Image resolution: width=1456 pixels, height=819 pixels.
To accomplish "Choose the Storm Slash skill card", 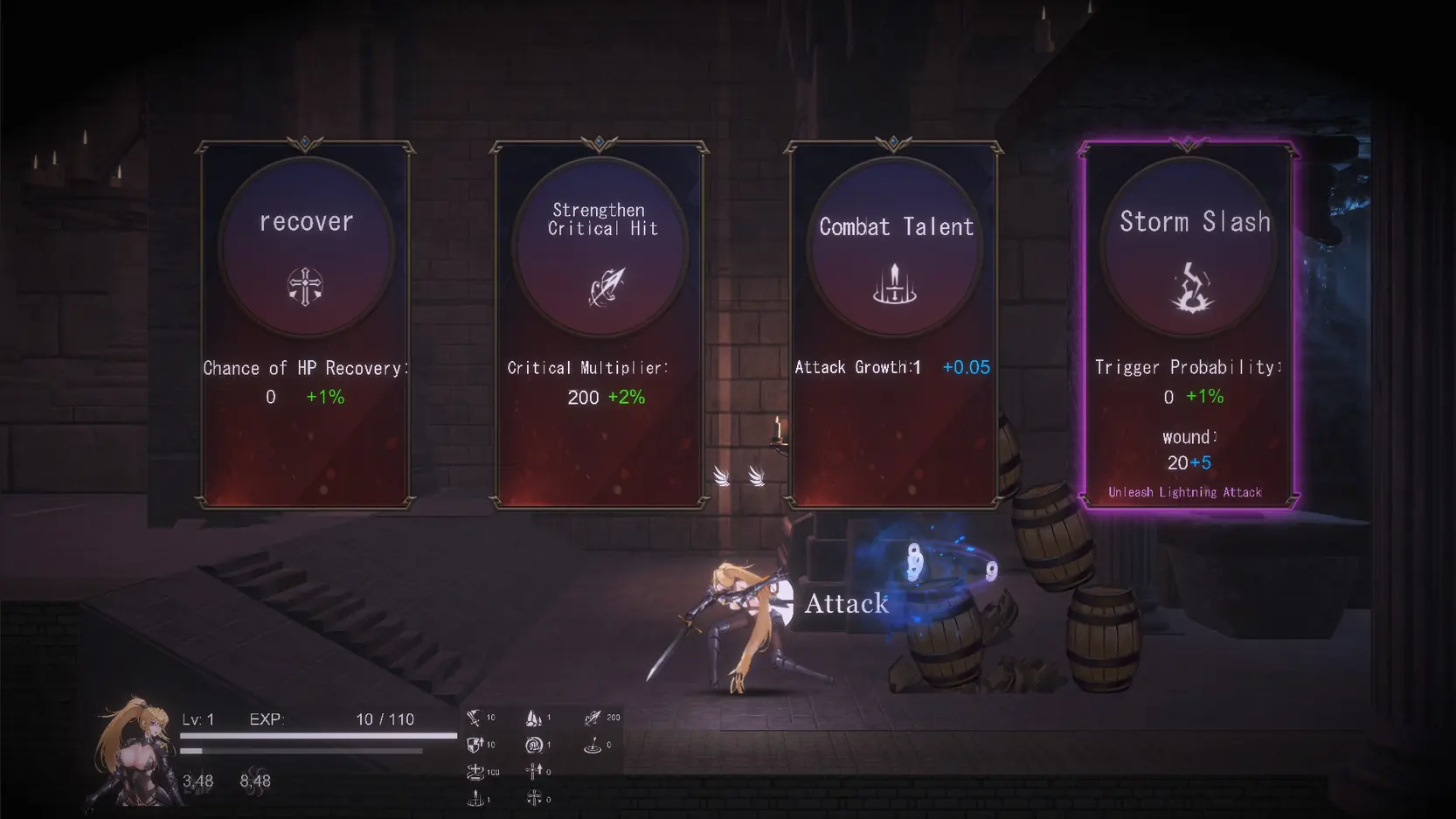I will 1188,323.
